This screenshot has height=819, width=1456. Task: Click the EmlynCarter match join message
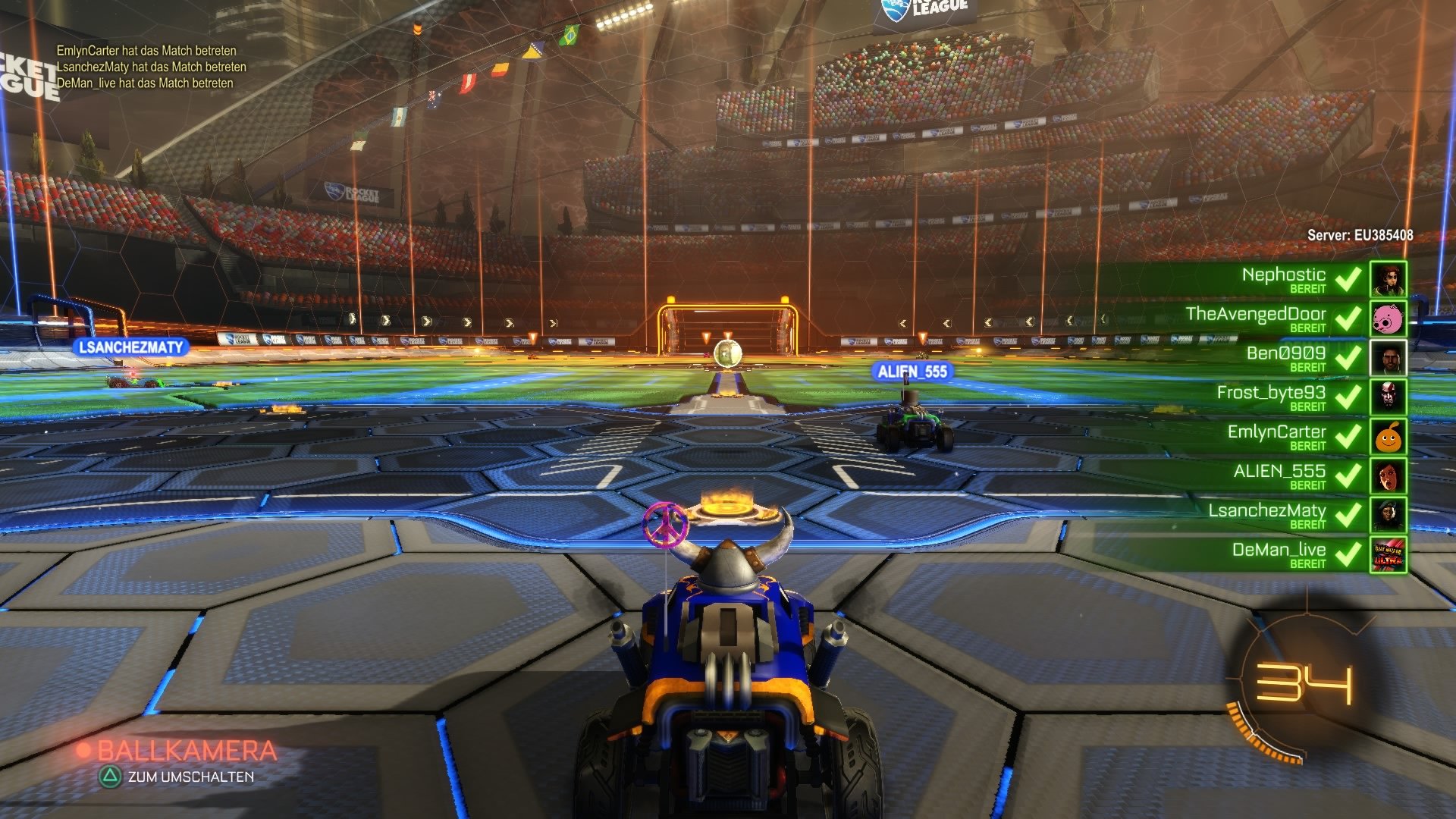pos(146,50)
